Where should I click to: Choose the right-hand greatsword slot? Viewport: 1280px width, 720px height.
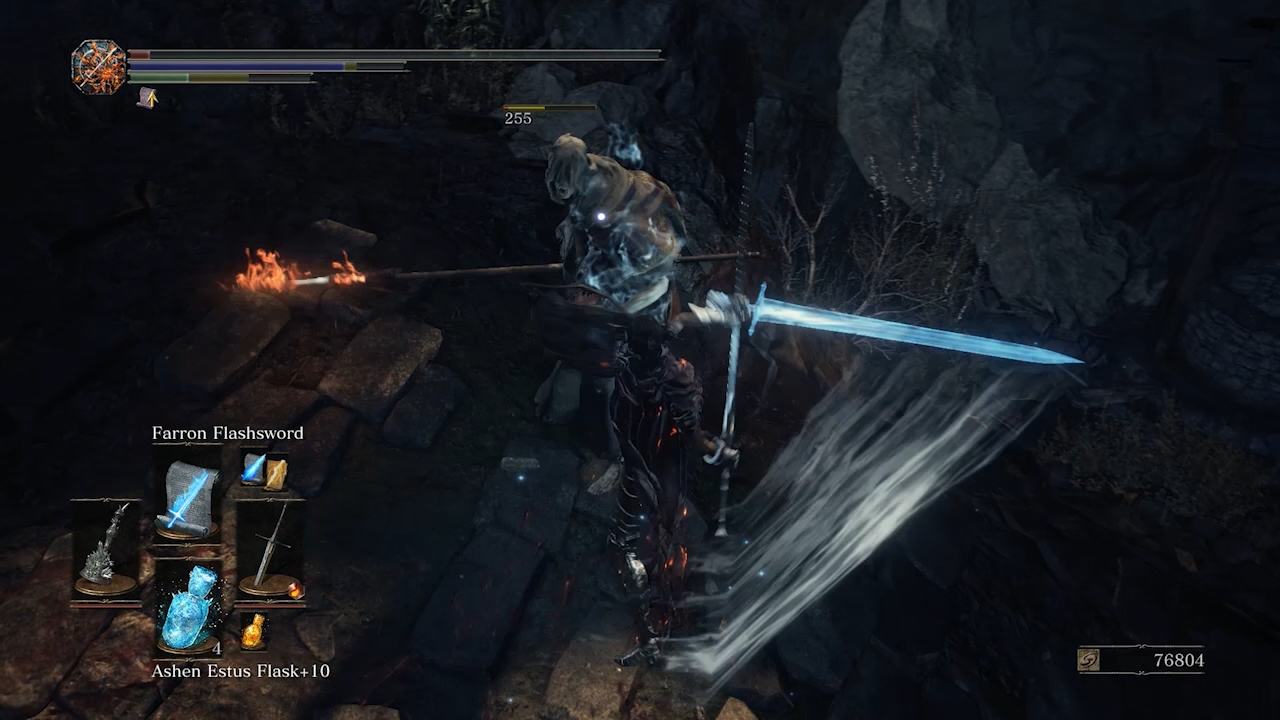[270, 550]
